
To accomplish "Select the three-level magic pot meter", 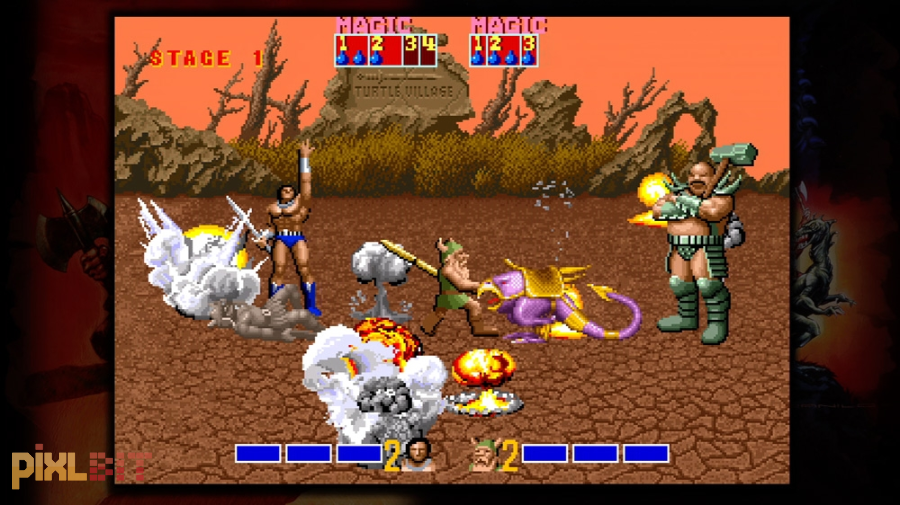I will 504,50.
